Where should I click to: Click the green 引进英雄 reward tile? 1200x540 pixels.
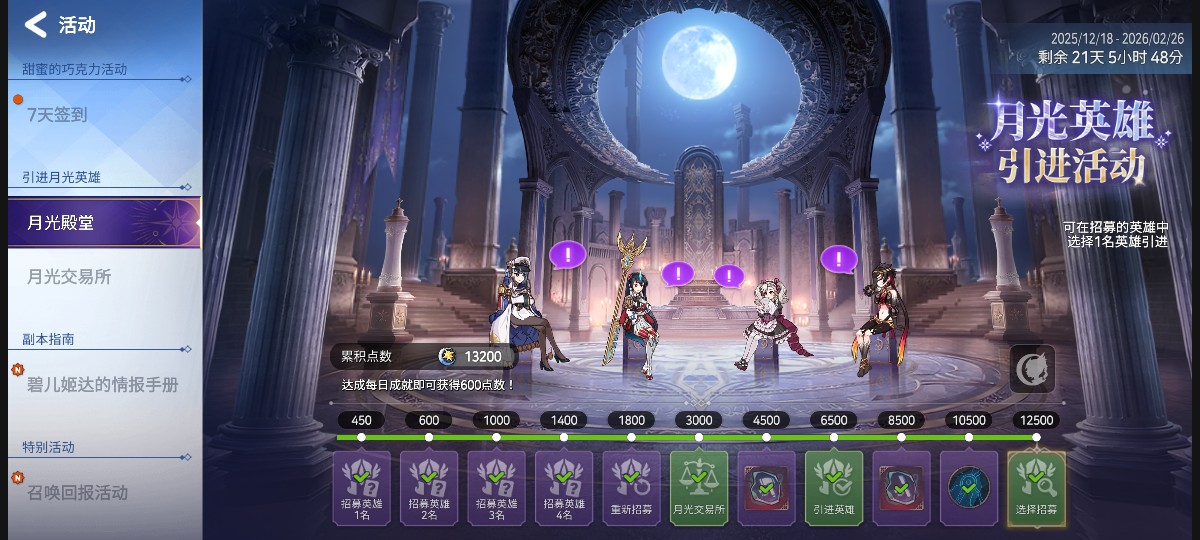(x=834, y=488)
